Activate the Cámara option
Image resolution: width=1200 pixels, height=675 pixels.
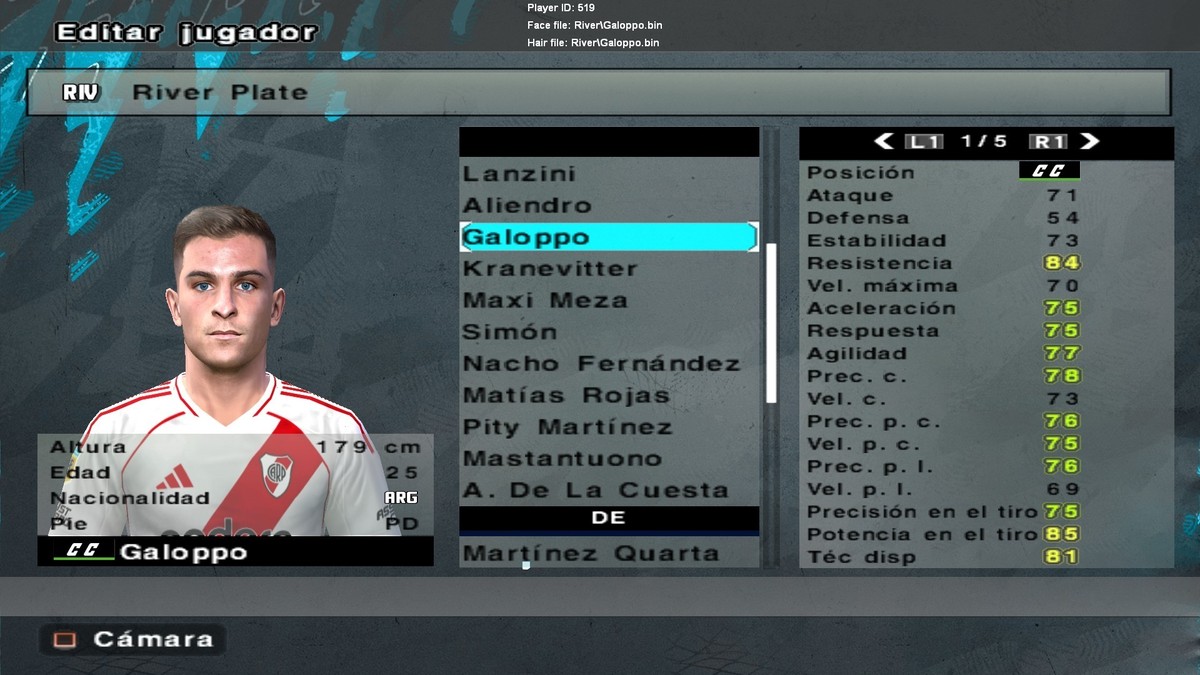[x=132, y=640]
